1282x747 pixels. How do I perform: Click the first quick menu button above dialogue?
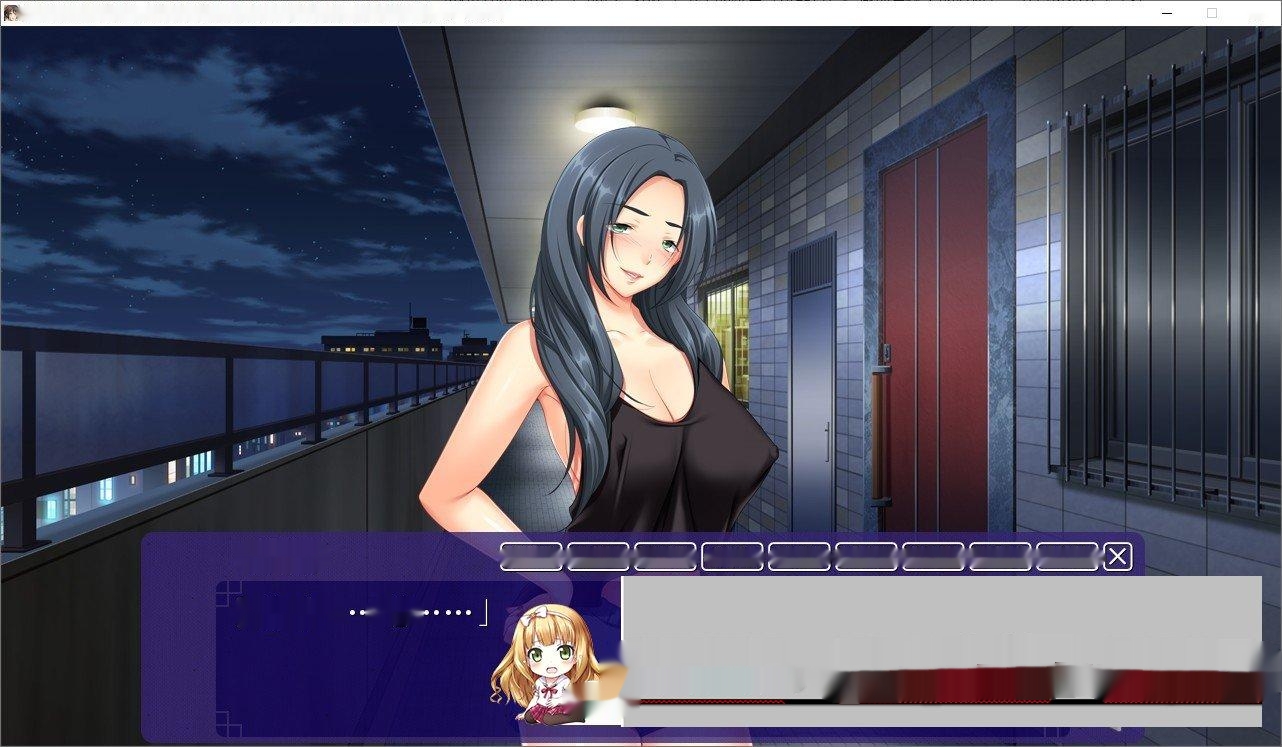pos(530,556)
